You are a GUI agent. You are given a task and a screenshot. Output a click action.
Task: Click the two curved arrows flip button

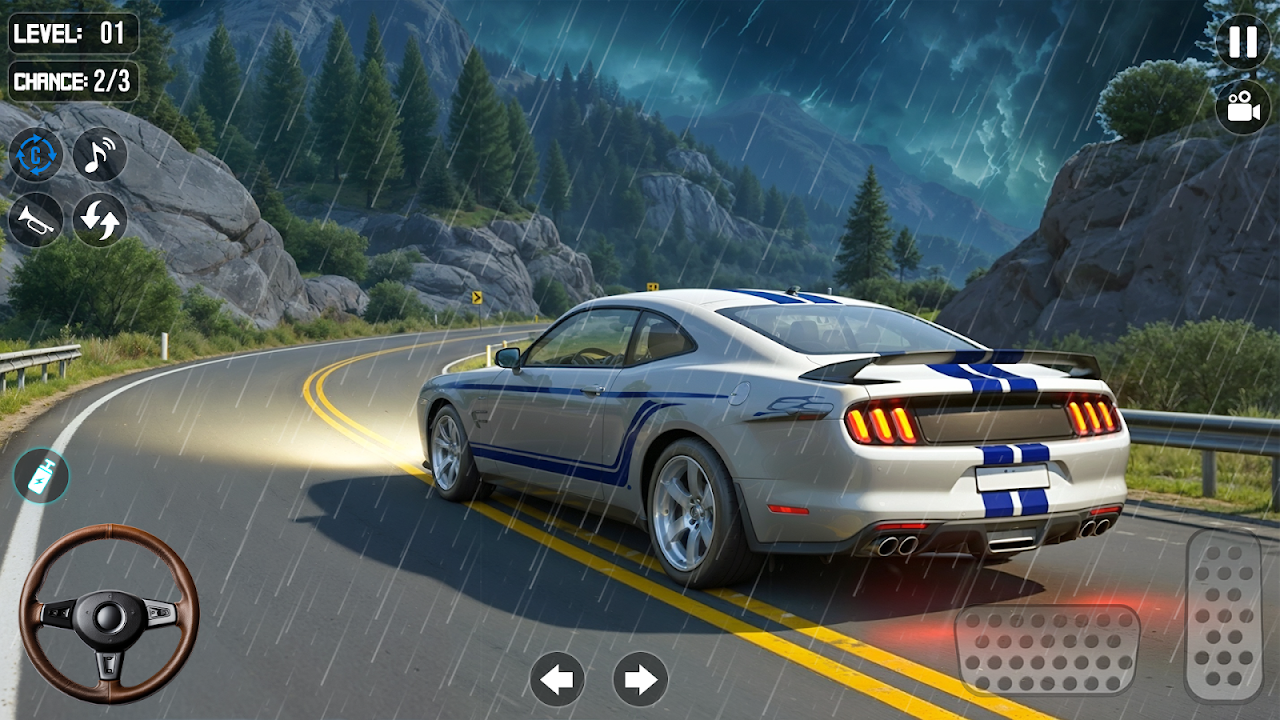point(100,219)
